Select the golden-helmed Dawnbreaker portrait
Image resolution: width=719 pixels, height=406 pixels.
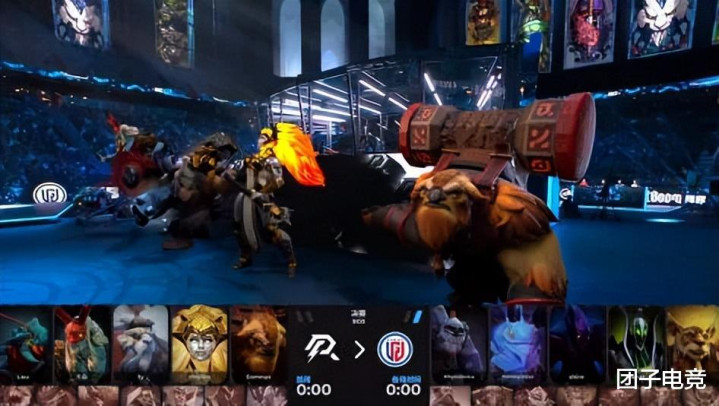(x=199, y=345)
